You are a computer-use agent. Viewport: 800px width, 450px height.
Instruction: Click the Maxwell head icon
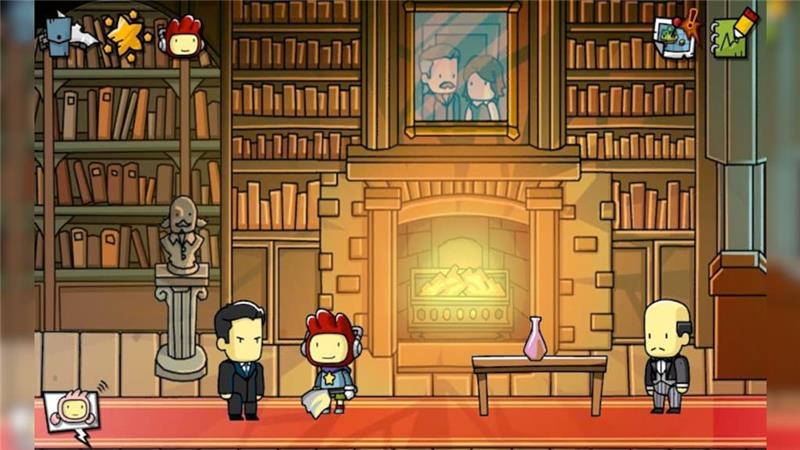point(184,36)
